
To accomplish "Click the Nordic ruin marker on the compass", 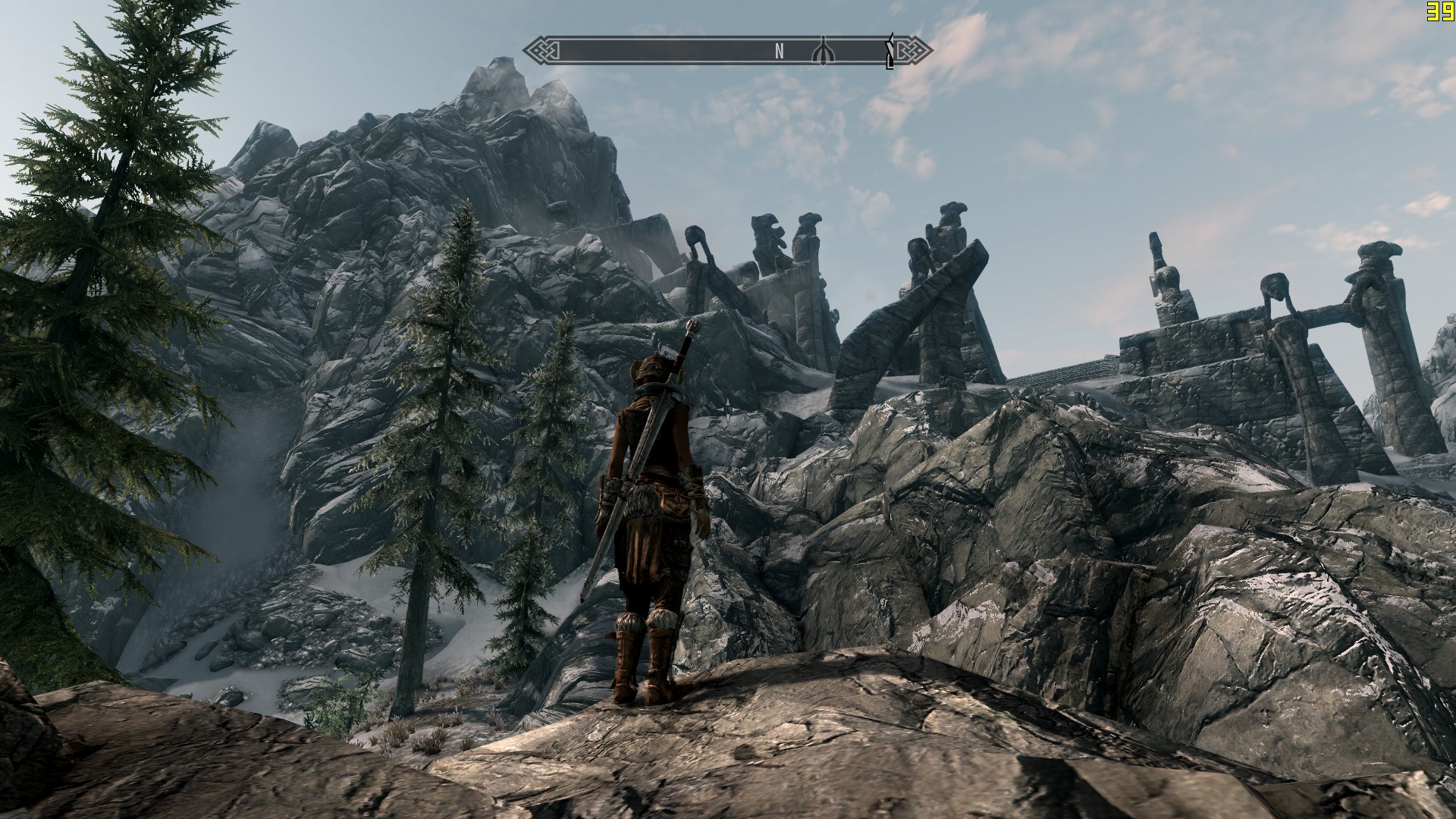I will [824, 51].
